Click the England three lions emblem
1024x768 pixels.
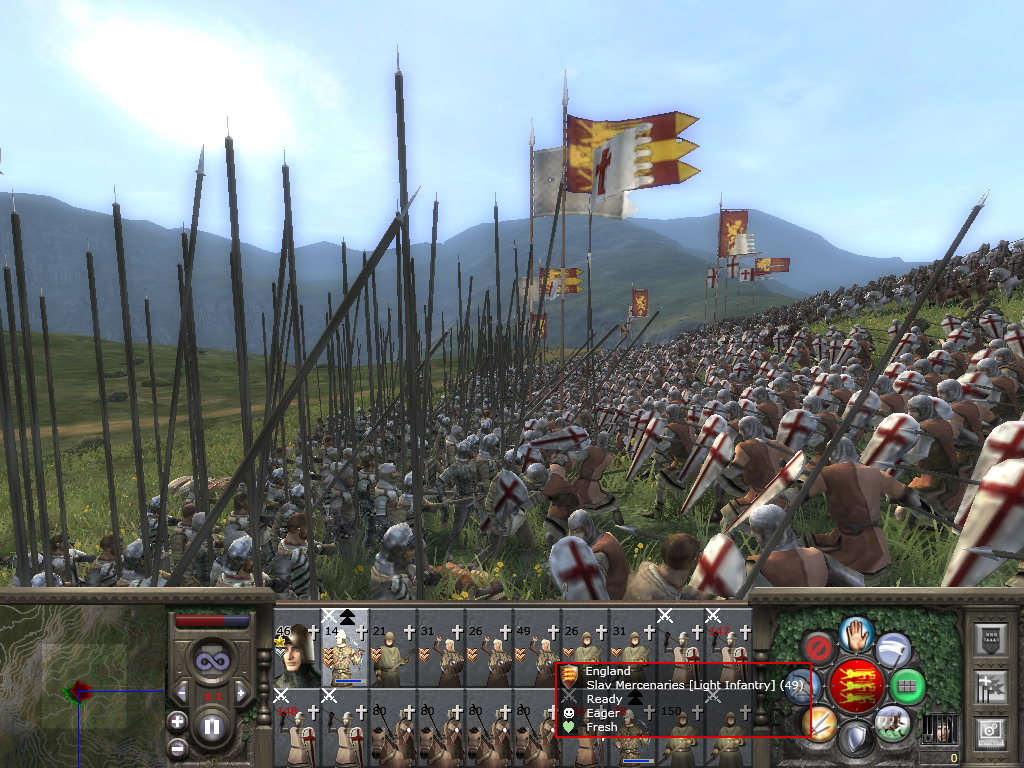[x=856, y=686]
